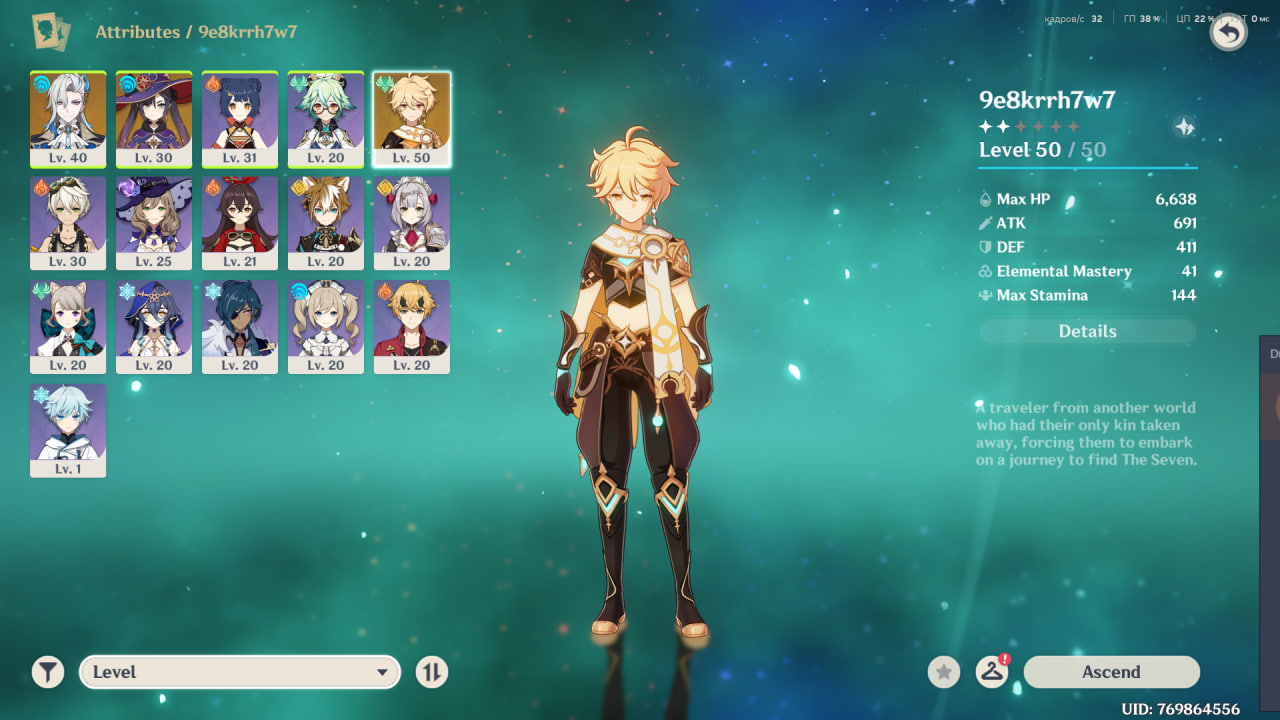
Task: Toggle the sort order arrows
Action: pyautogui.click(x=432, y=672)
